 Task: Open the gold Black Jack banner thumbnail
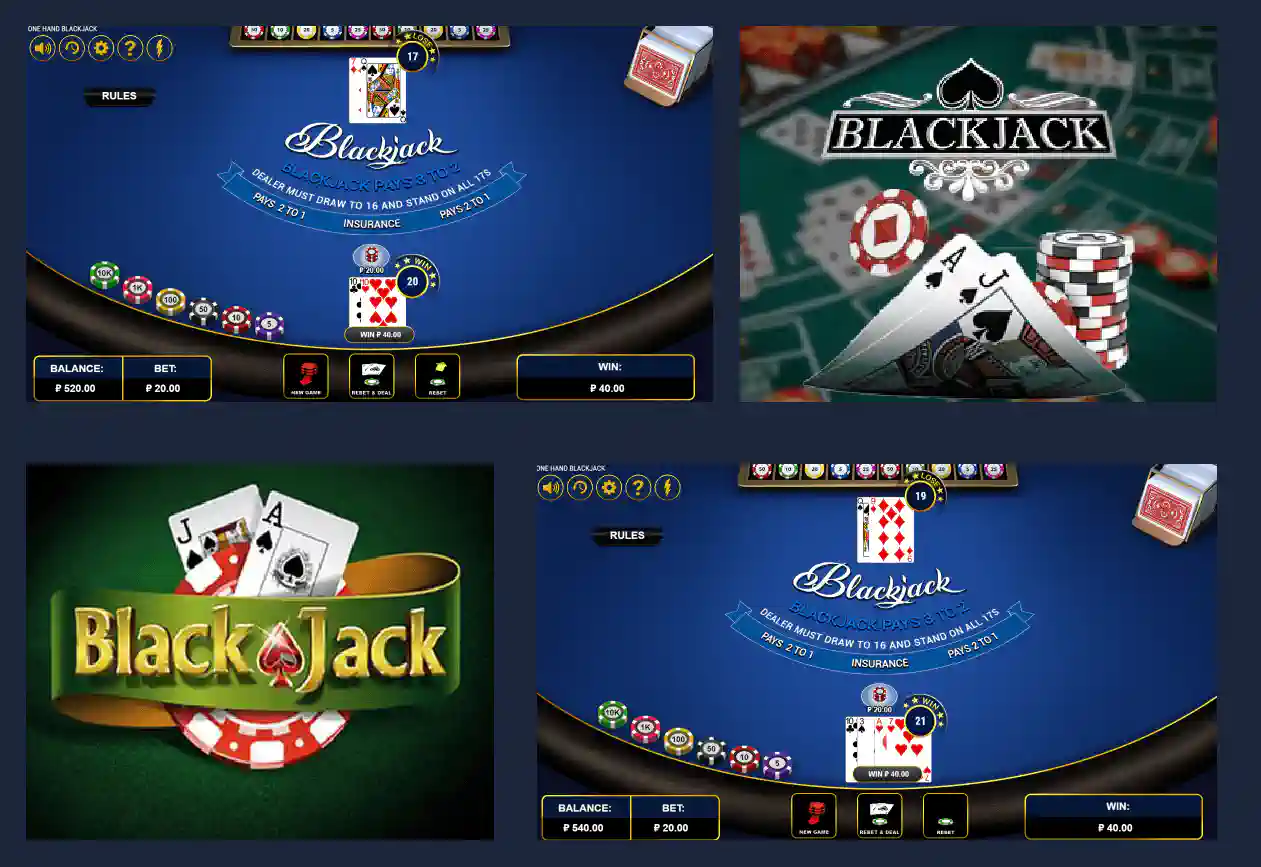click(260, 651)
